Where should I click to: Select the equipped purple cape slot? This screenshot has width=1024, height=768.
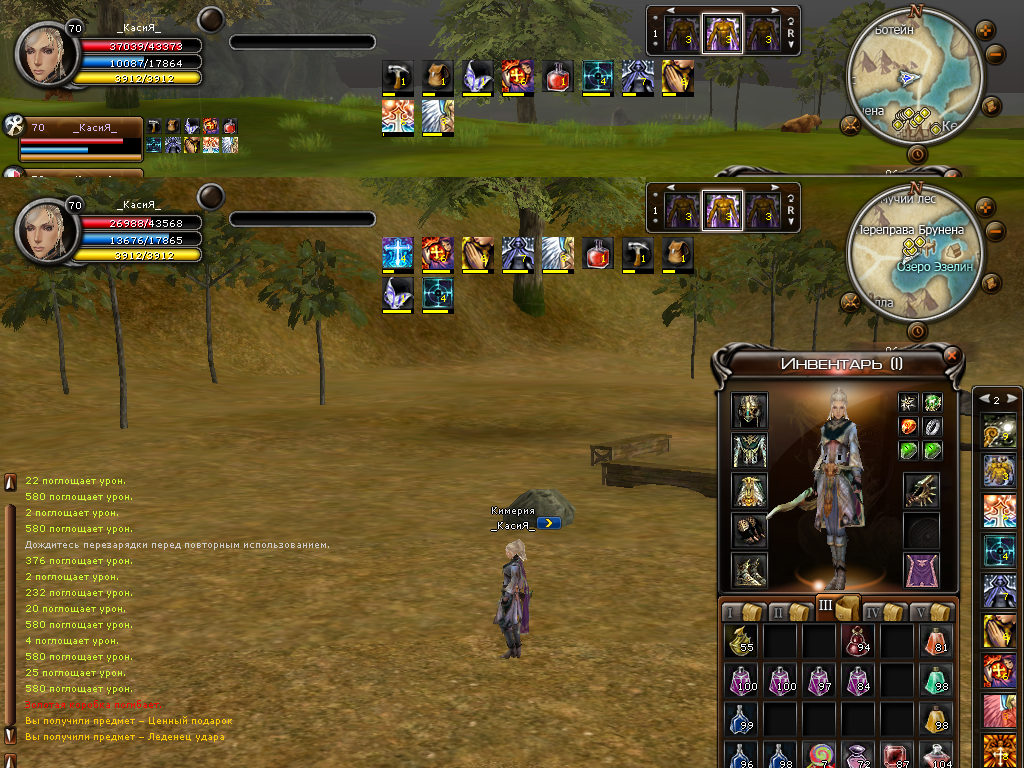point(922,570)
